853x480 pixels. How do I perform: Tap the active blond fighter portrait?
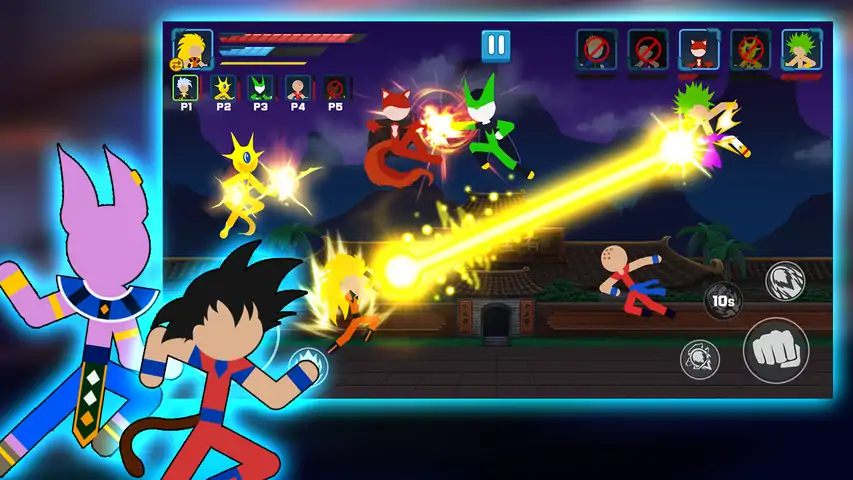pos(190,47)
